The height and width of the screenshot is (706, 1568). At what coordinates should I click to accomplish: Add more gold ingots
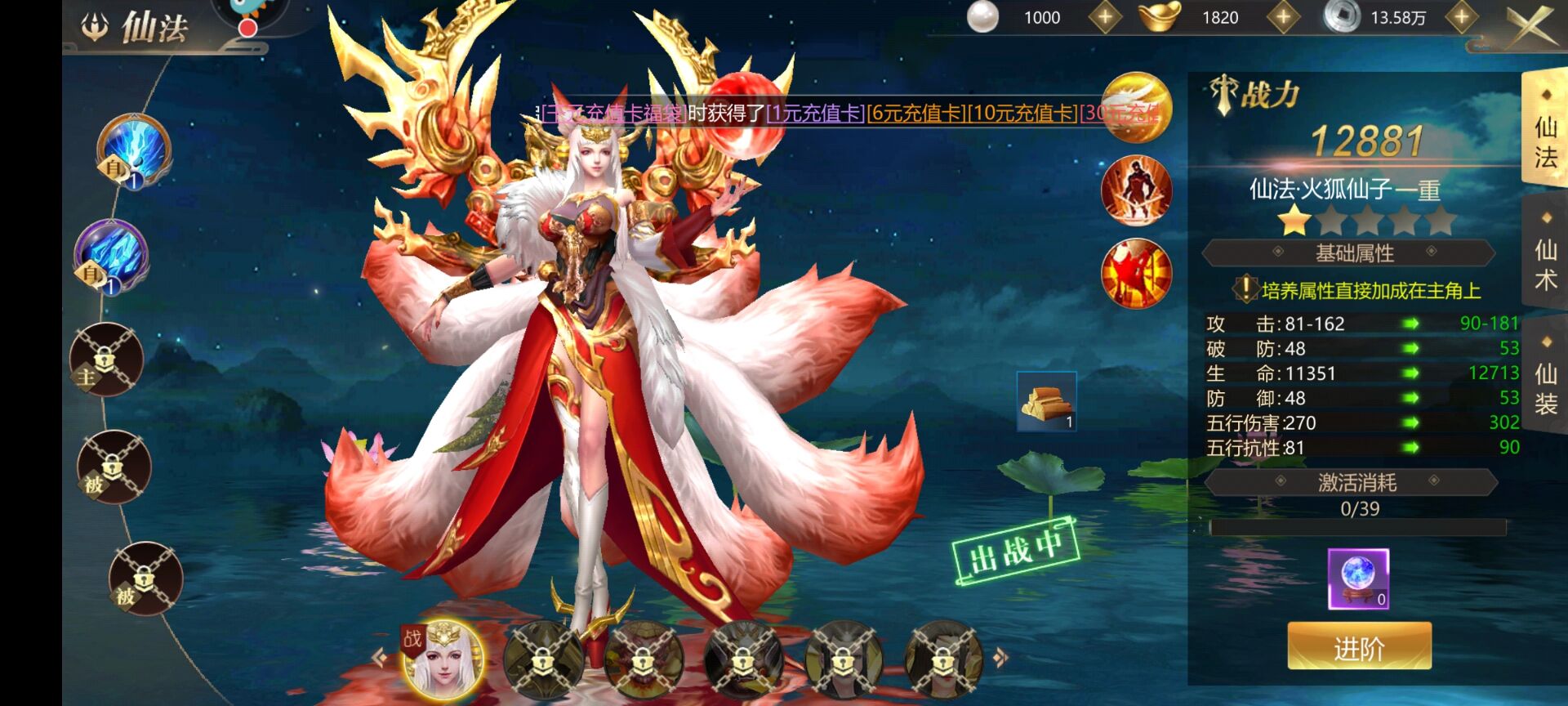tap(1283, 18)
